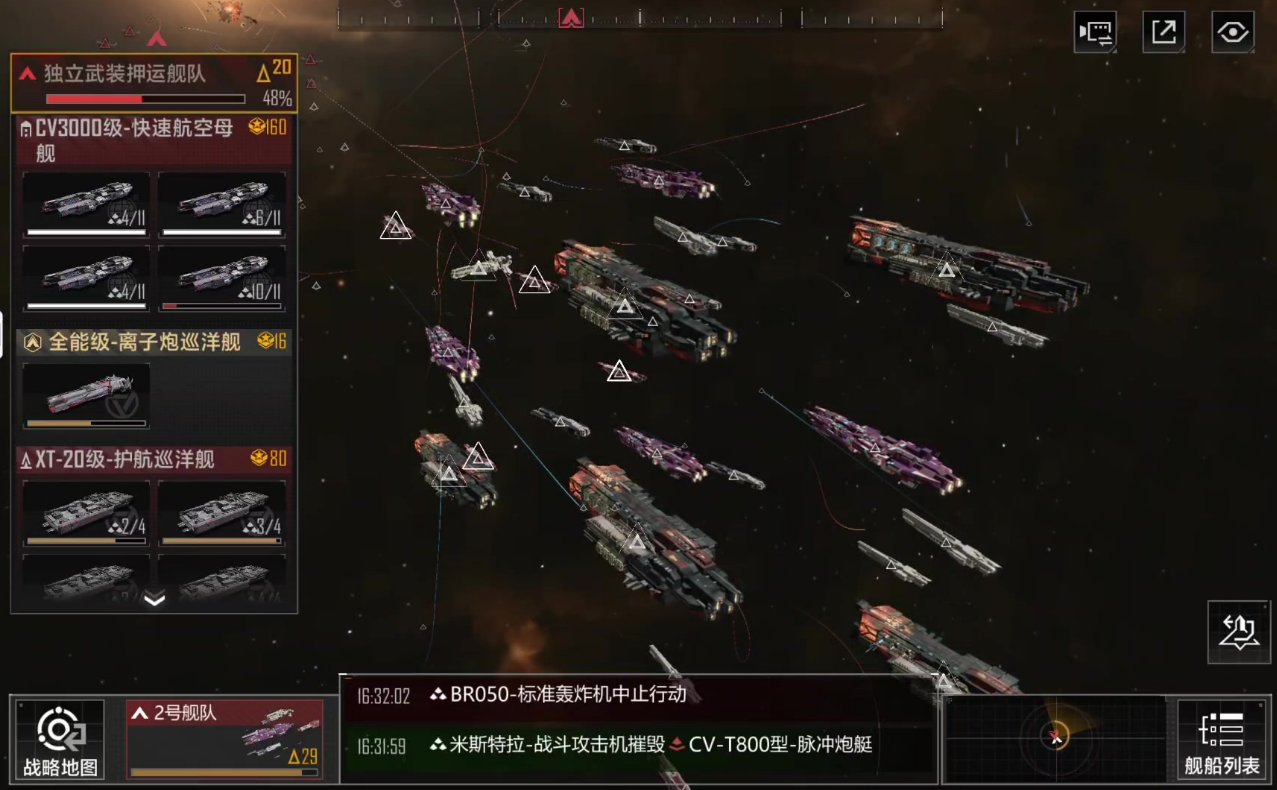Expand the ship list down arrow
Screen dimensions: 1277x790
coord(154,599)
